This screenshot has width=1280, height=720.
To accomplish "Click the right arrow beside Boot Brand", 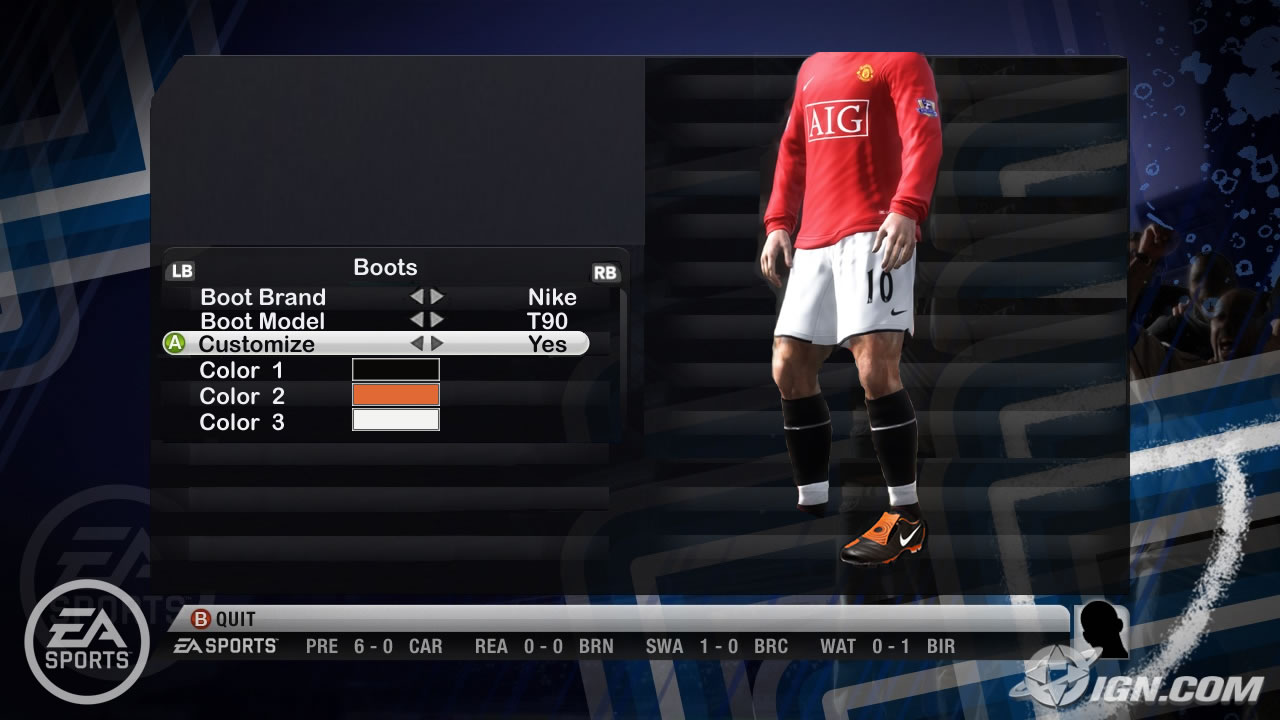I will [x=437, y=297].
